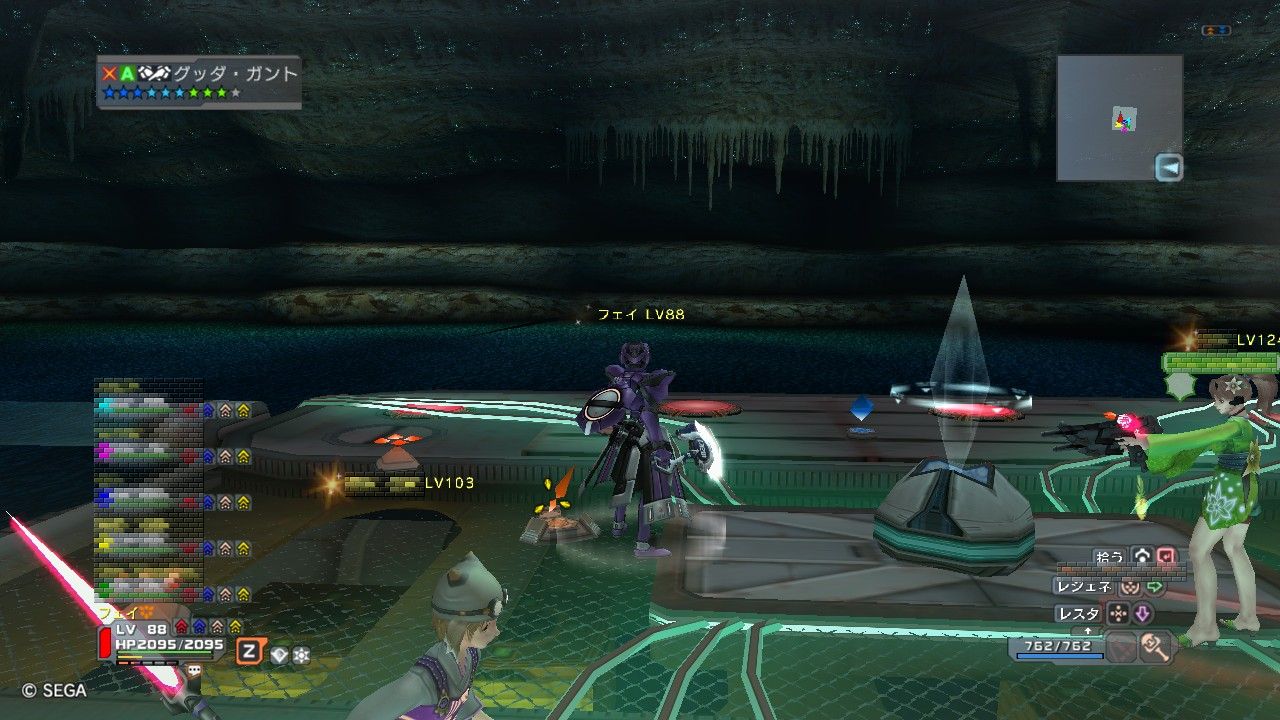1280x720 pixels.
Task: Select the party member with magenta marker
Action: tap(150, 454)
